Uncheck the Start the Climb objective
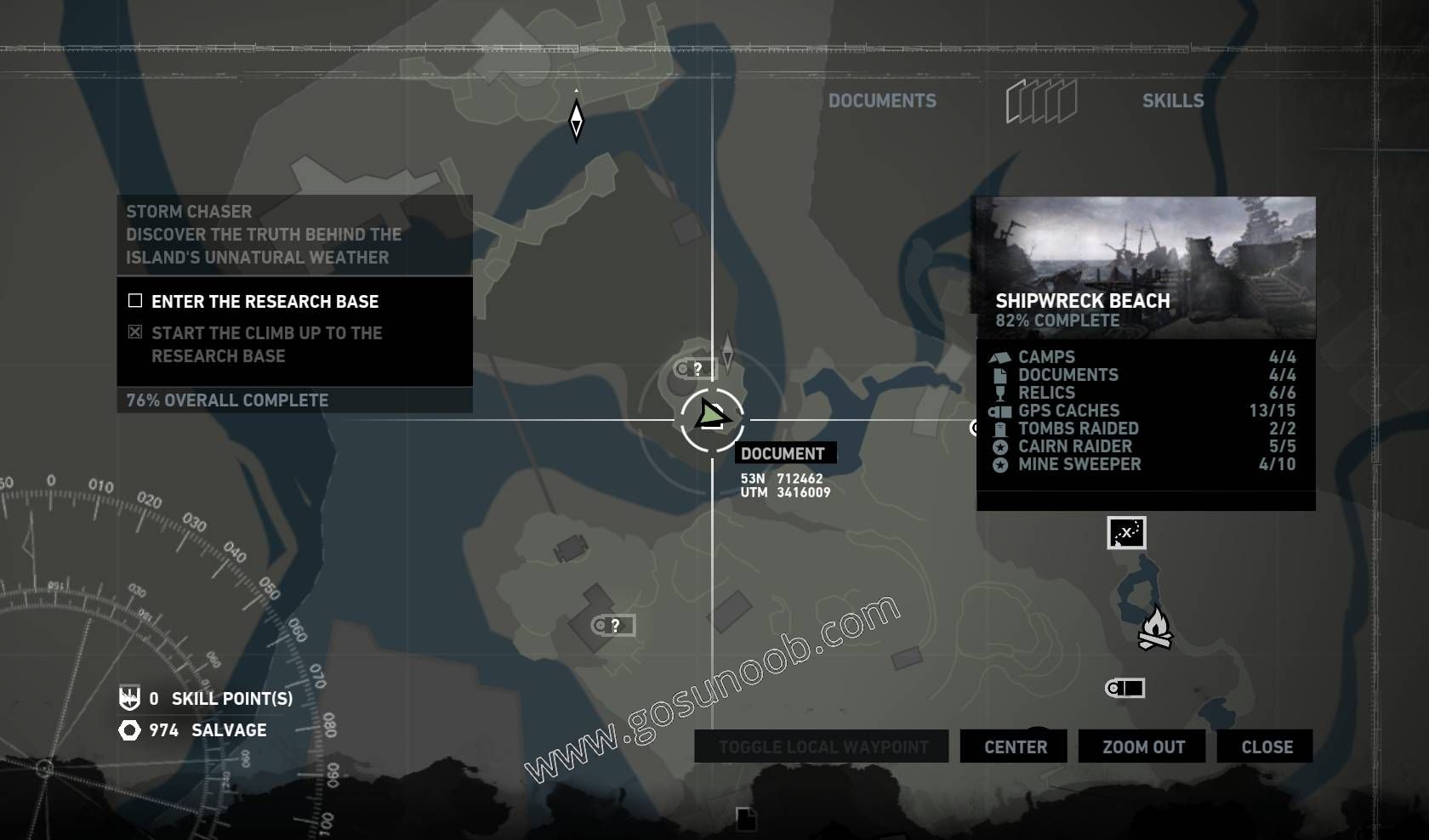This screenshot has width=1429, height=840. pyautogui.click(x=134, y=332)
